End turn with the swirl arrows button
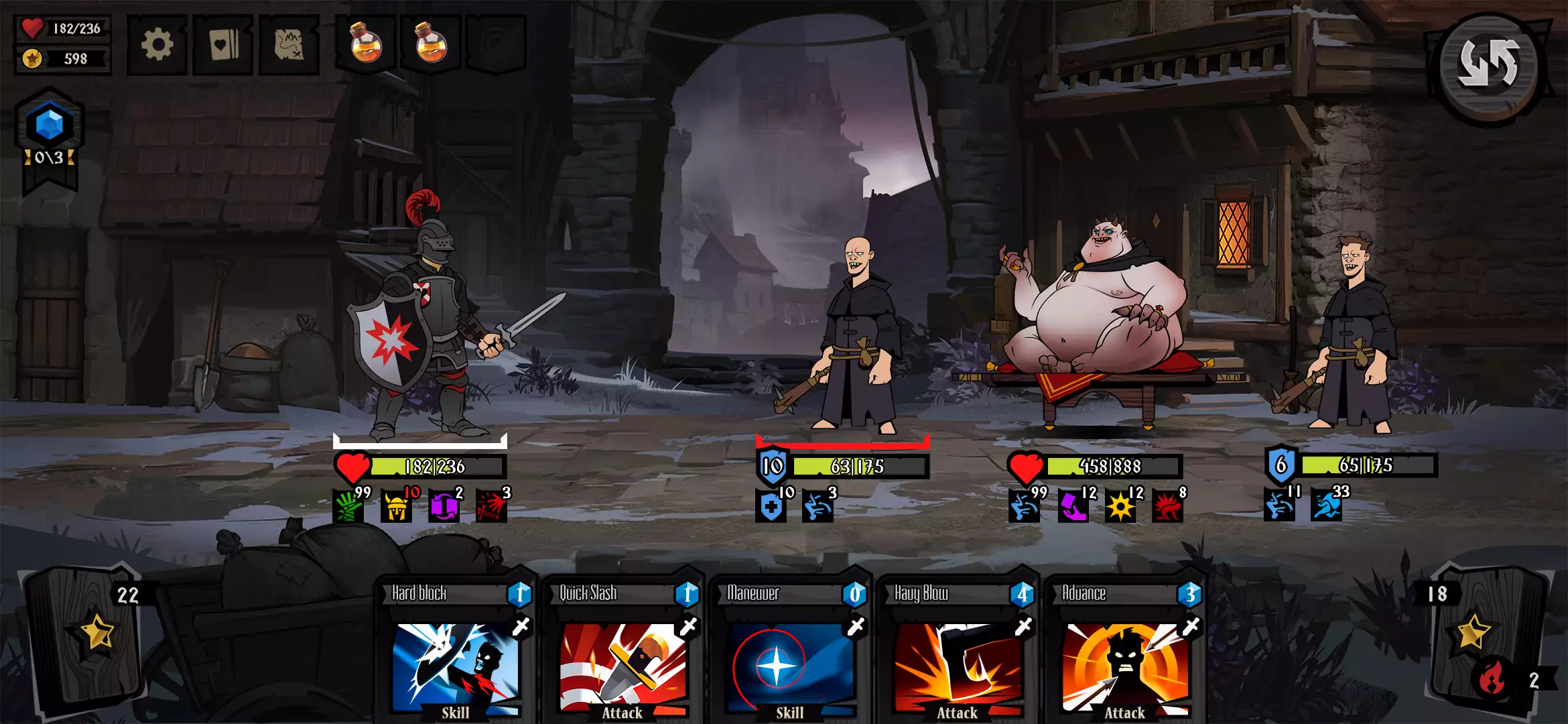 coord(1488,66)
